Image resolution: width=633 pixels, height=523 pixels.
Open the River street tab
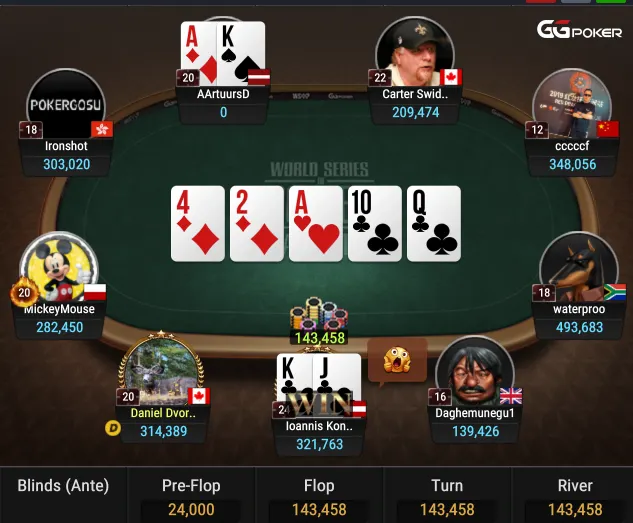[575, 496]
